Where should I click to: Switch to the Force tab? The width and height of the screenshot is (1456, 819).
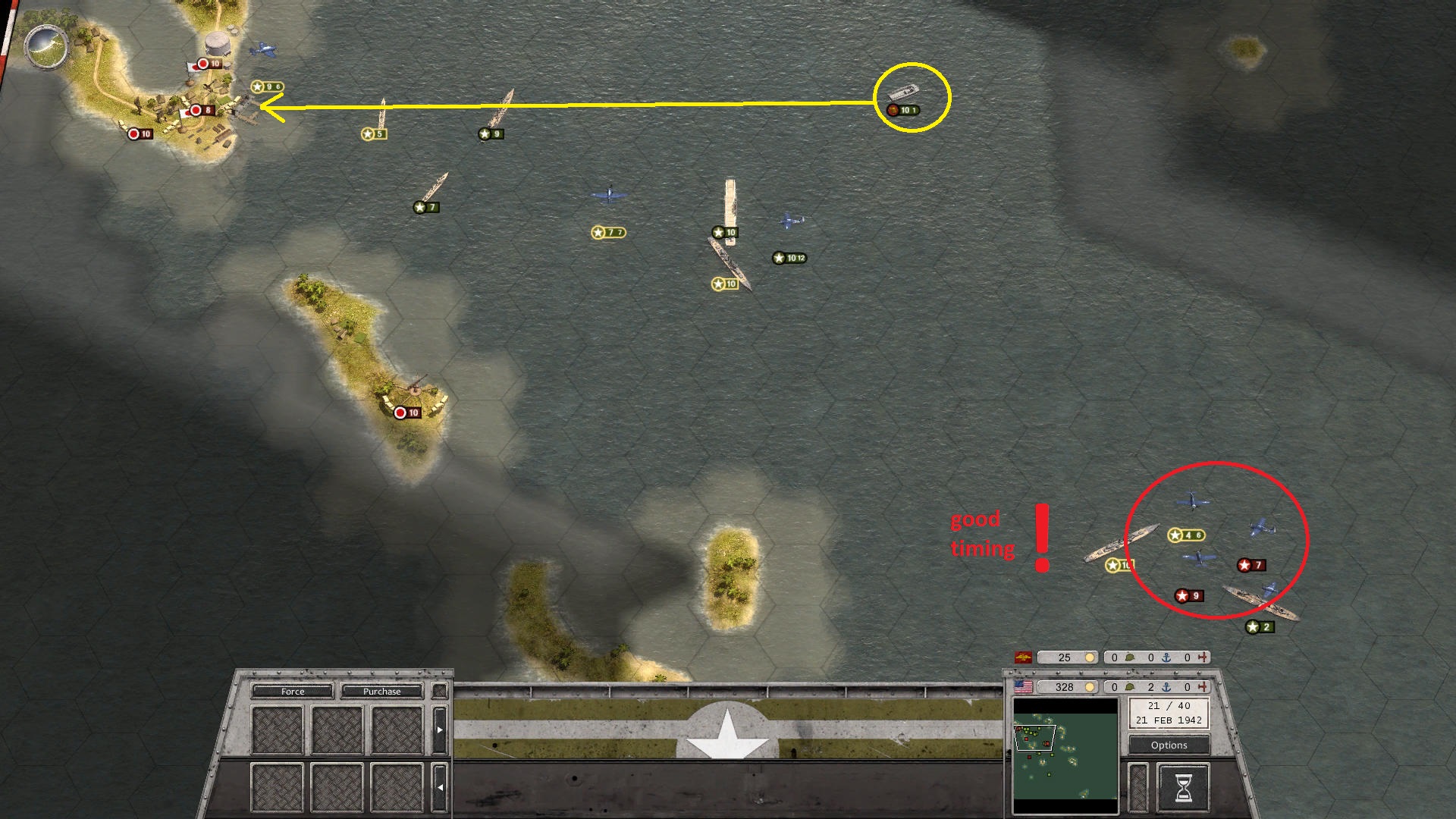pos(293,692)
